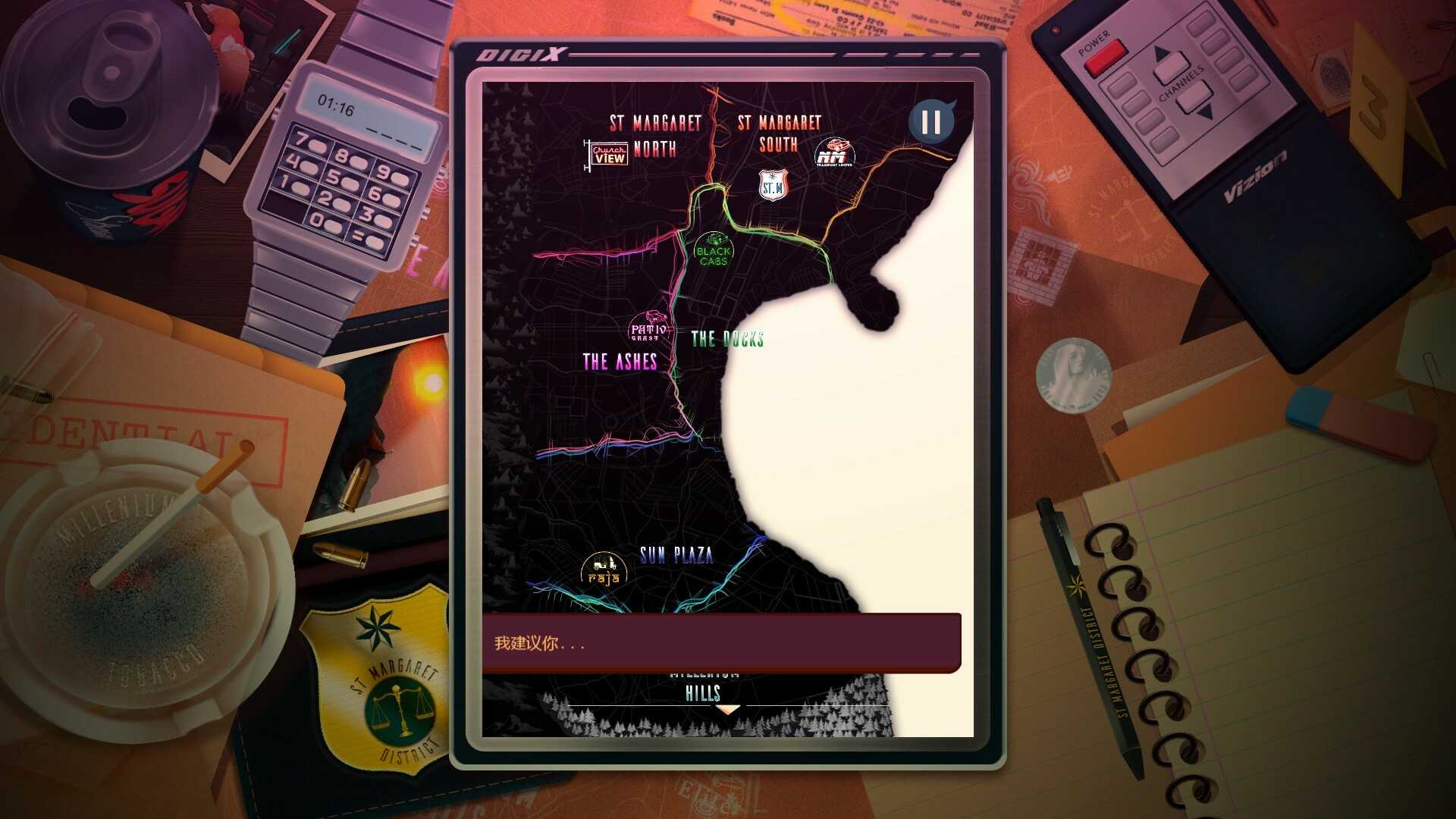The height and width of the screenshot is (819, 1456).
Task: Advance the dialogue box text
Action: (721, 643)
